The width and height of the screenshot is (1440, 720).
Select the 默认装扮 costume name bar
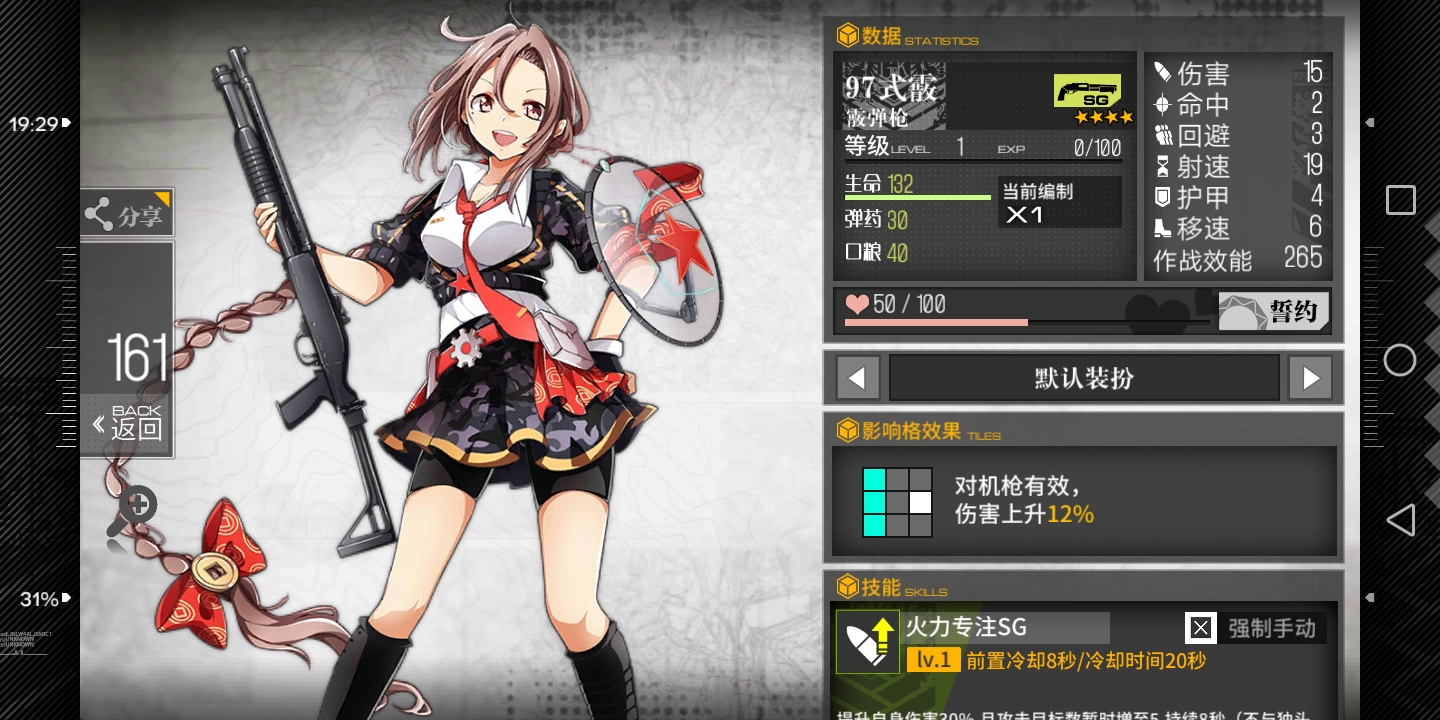pyautogui.click(x=1084, y=377)
